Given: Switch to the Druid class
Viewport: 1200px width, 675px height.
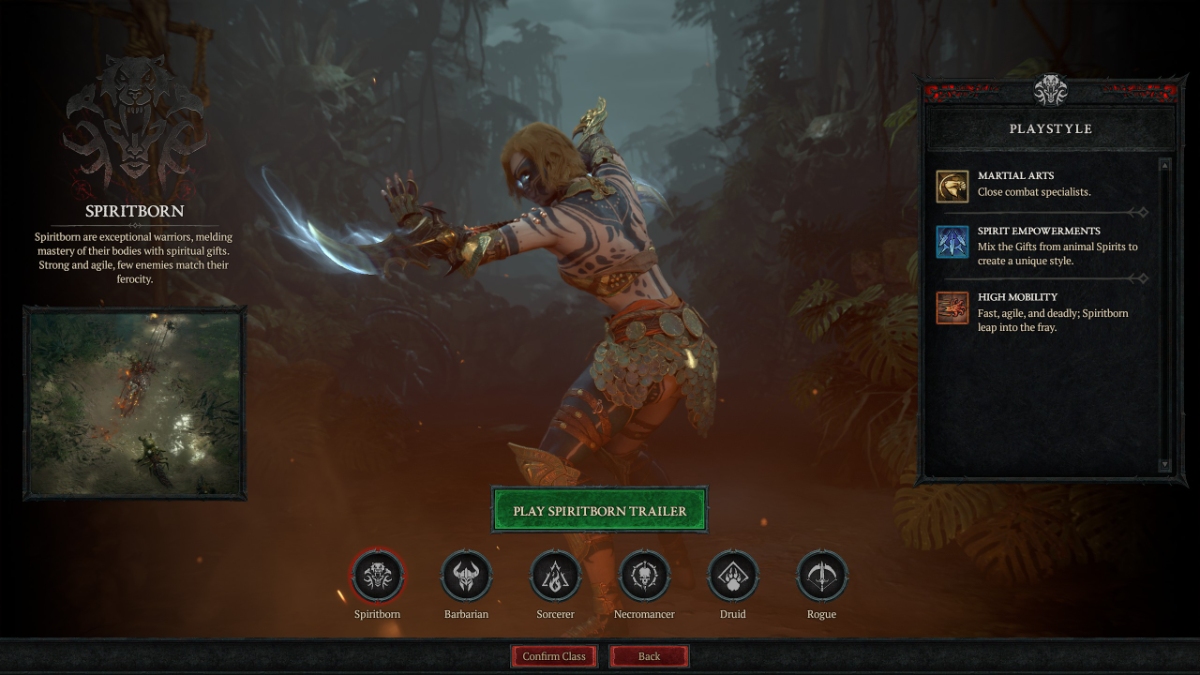Looking at the screenshot, I should tap(733, 576).
